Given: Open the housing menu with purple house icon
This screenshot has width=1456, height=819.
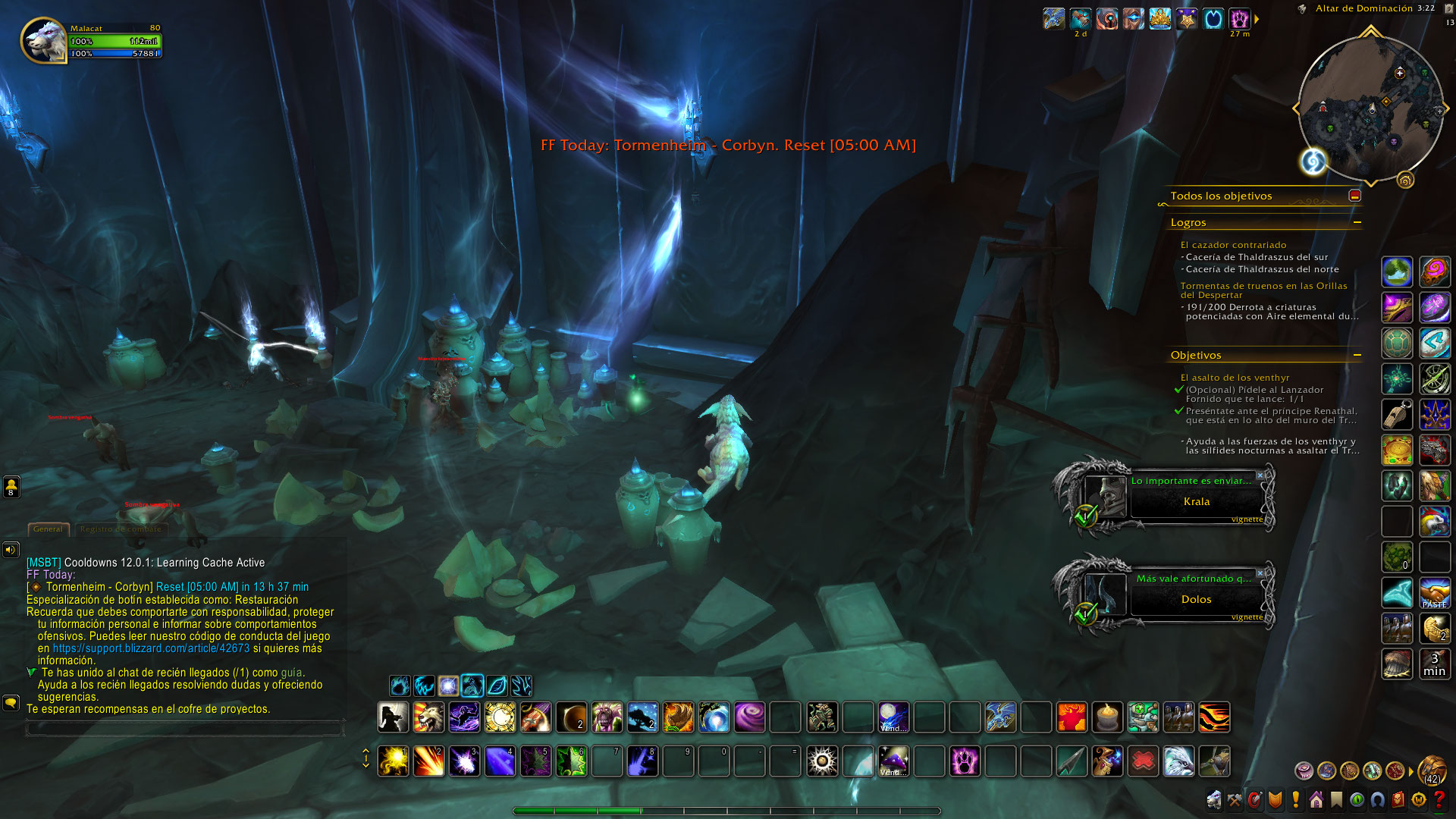Looking at the screenshot, I should (1316, 799).
